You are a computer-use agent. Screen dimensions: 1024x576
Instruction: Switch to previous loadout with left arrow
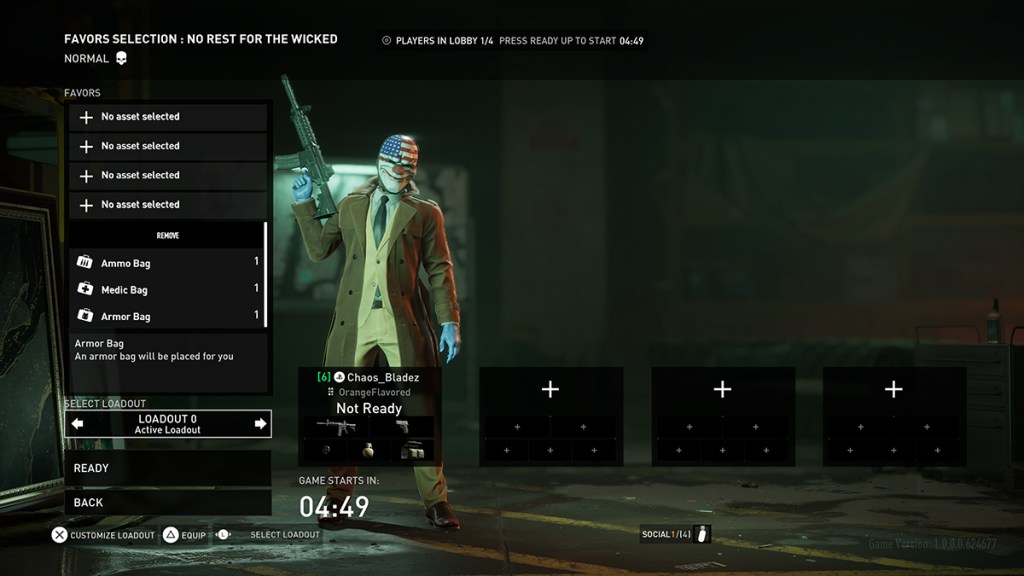pos(78,424)
